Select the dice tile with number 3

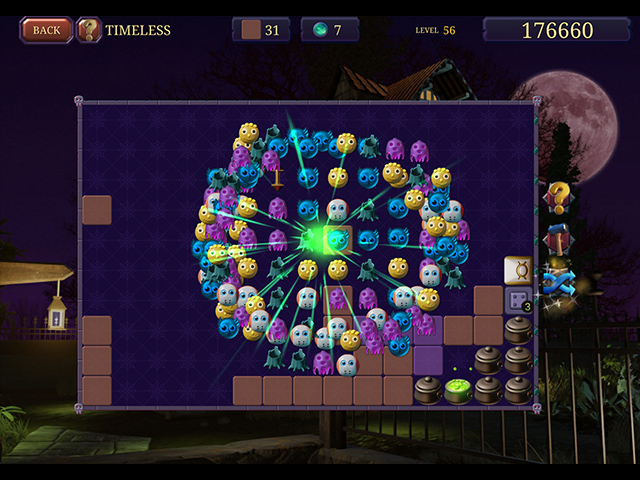(x=518, y=300)
